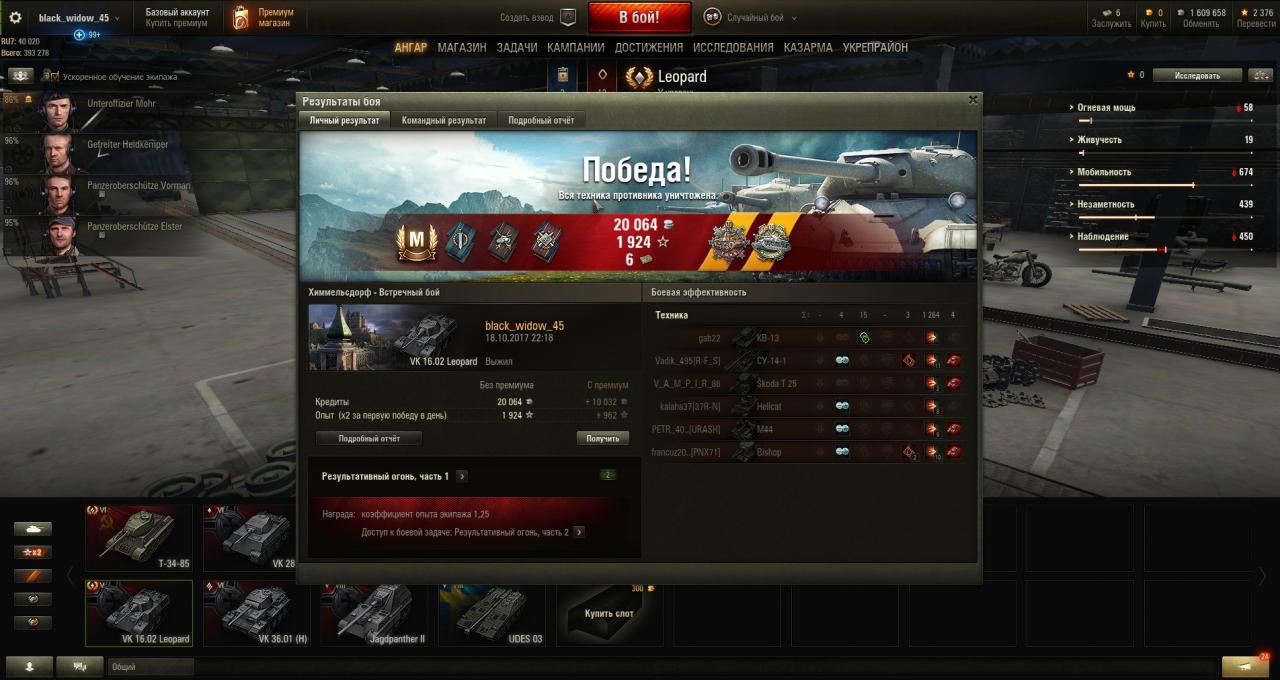The image size is (1280, 680).
Task: Go to the КАЗАРМА barracks
Action: click(x=808, y=47)
